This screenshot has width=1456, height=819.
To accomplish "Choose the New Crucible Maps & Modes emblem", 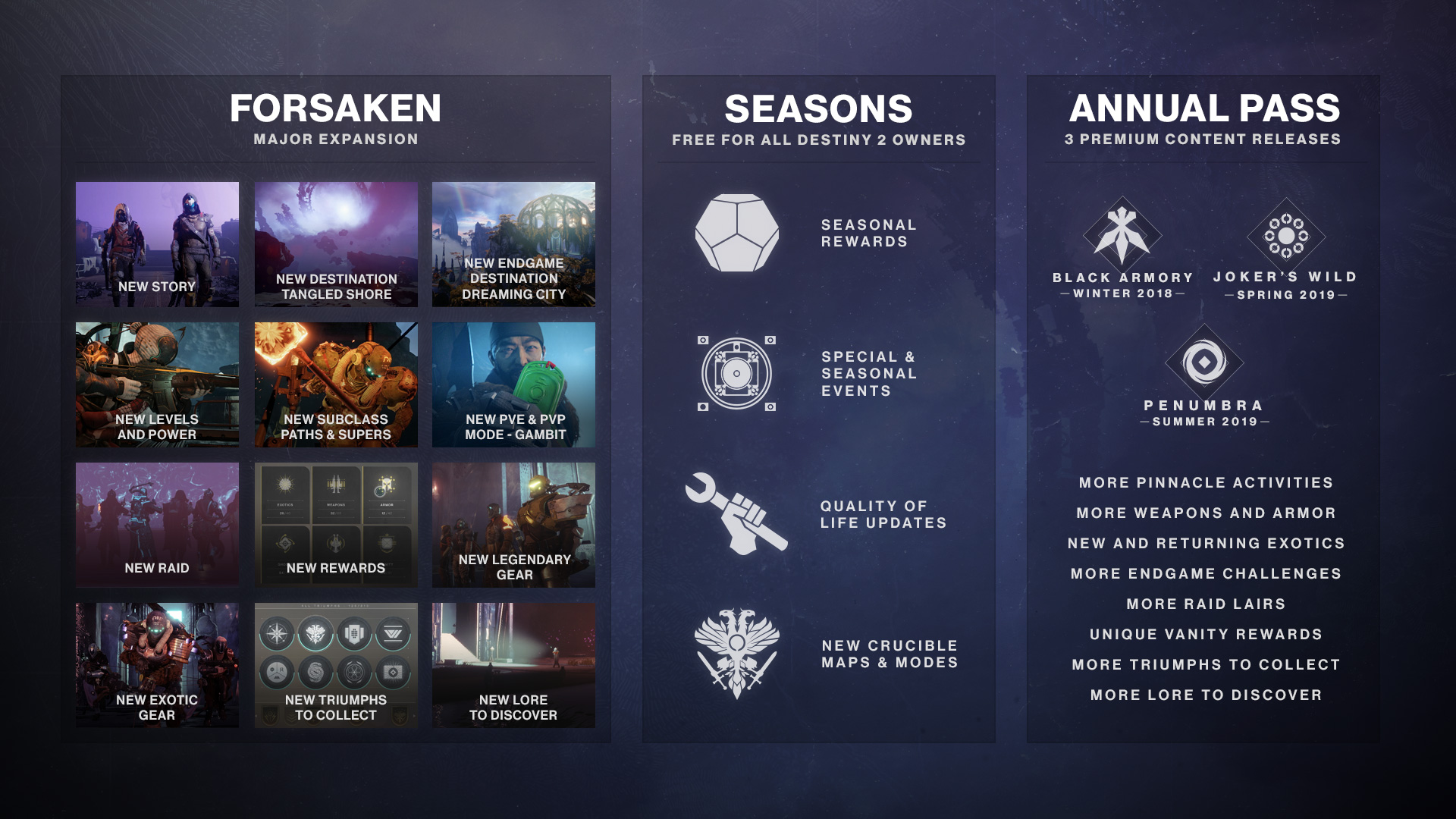I will point(736,653).
